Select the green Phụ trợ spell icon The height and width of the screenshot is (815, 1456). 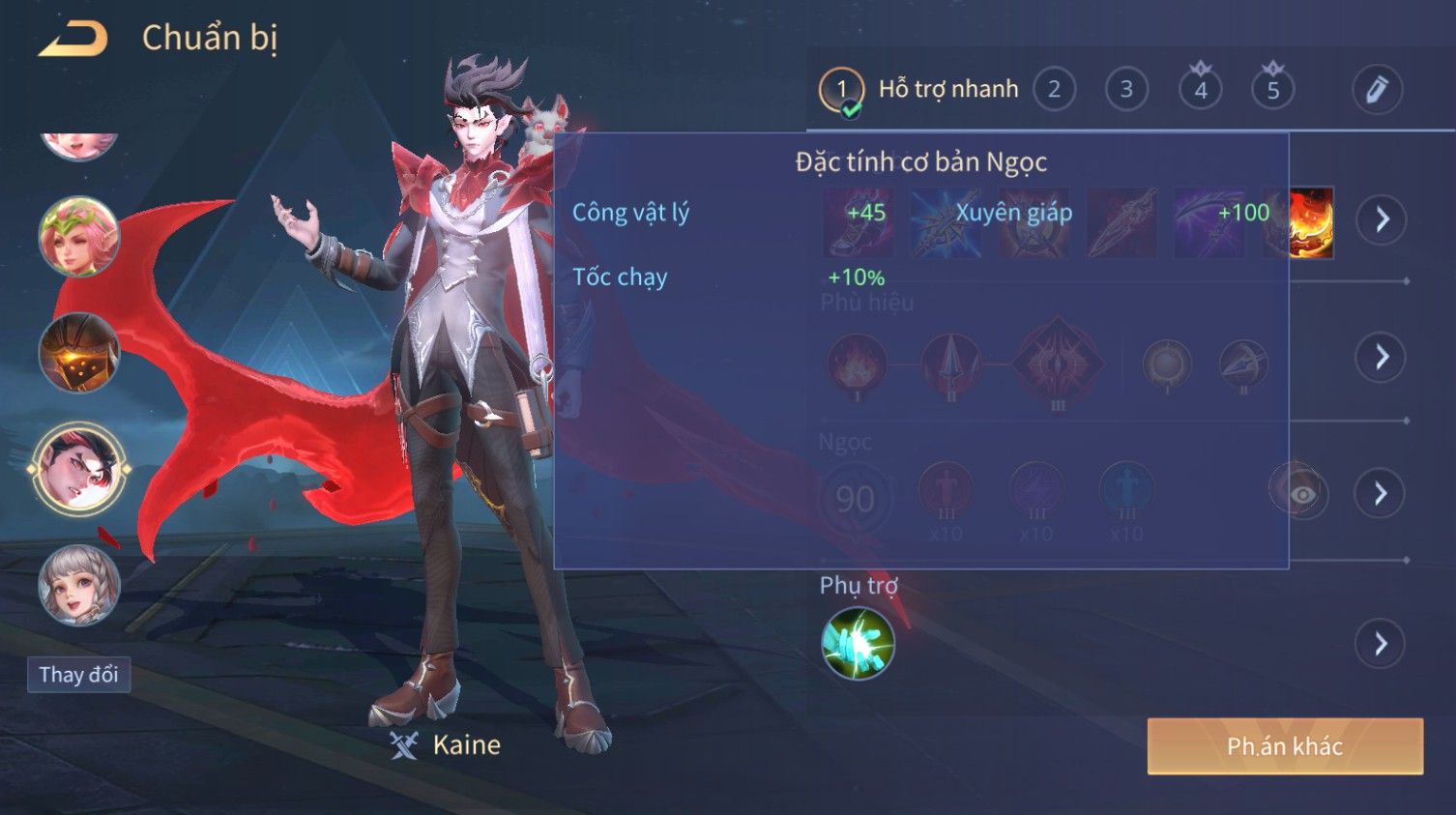click(x=858, y=644)
